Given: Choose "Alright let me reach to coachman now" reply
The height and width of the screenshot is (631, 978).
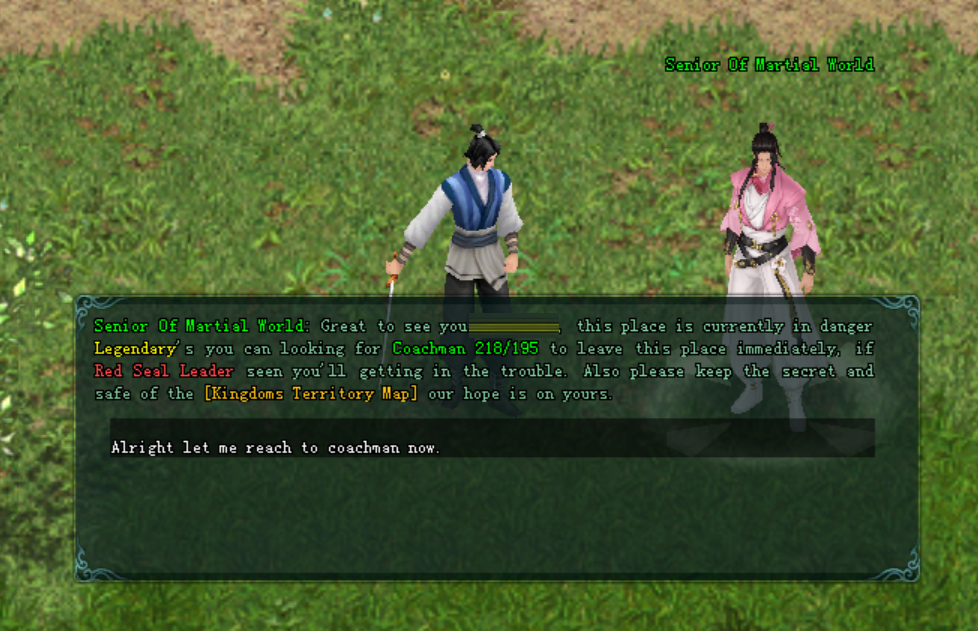Looking at the screenshot, I should tap(276, 447).
